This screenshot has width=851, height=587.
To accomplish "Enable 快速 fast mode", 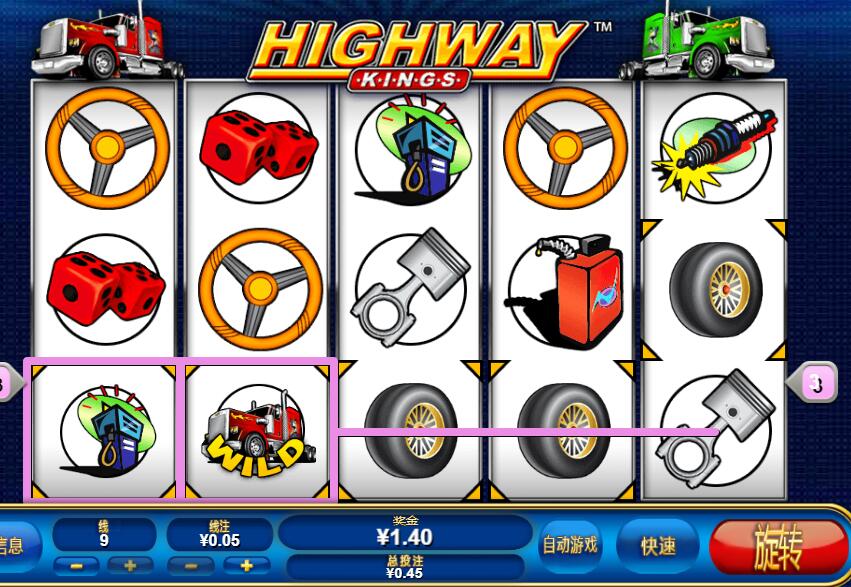I will [658, 546].
